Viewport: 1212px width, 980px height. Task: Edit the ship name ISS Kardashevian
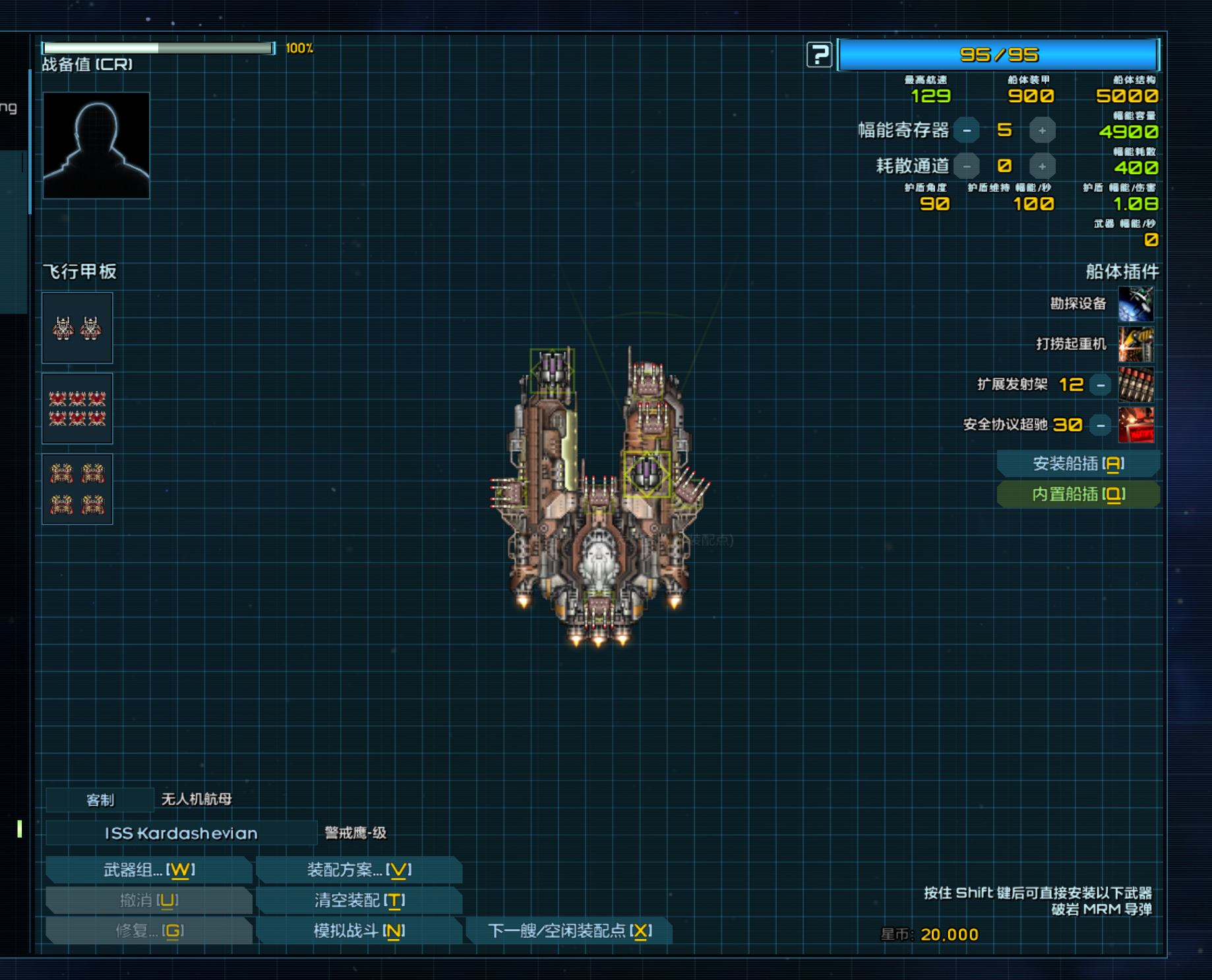[x=181, y=833]
